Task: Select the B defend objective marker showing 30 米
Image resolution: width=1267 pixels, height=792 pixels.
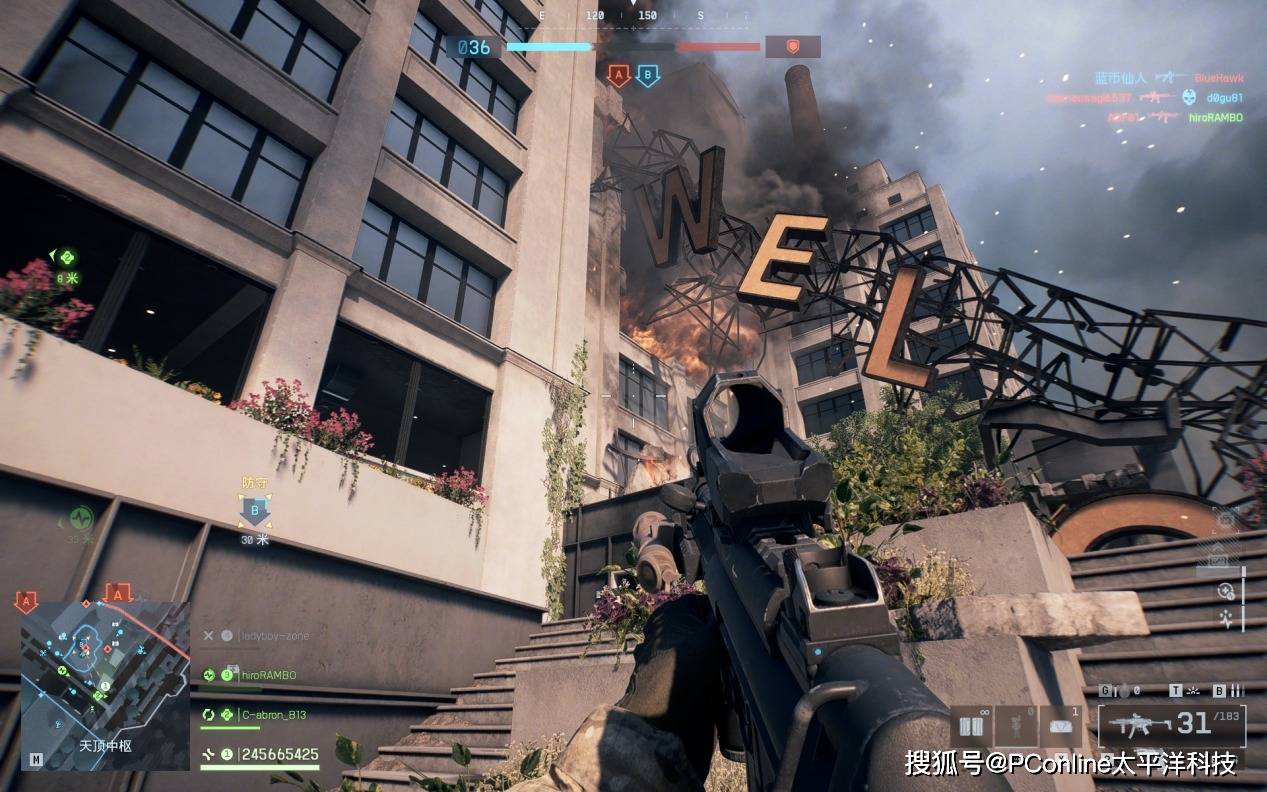Action: [x=254, y=512]
